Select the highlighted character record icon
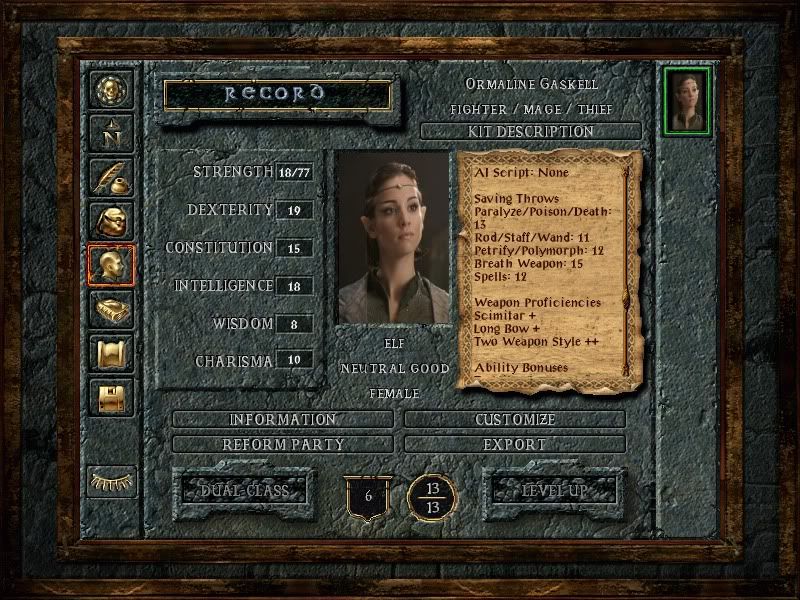Image resolution: width=800 pixels, height=600 pixels. [108, 265]
